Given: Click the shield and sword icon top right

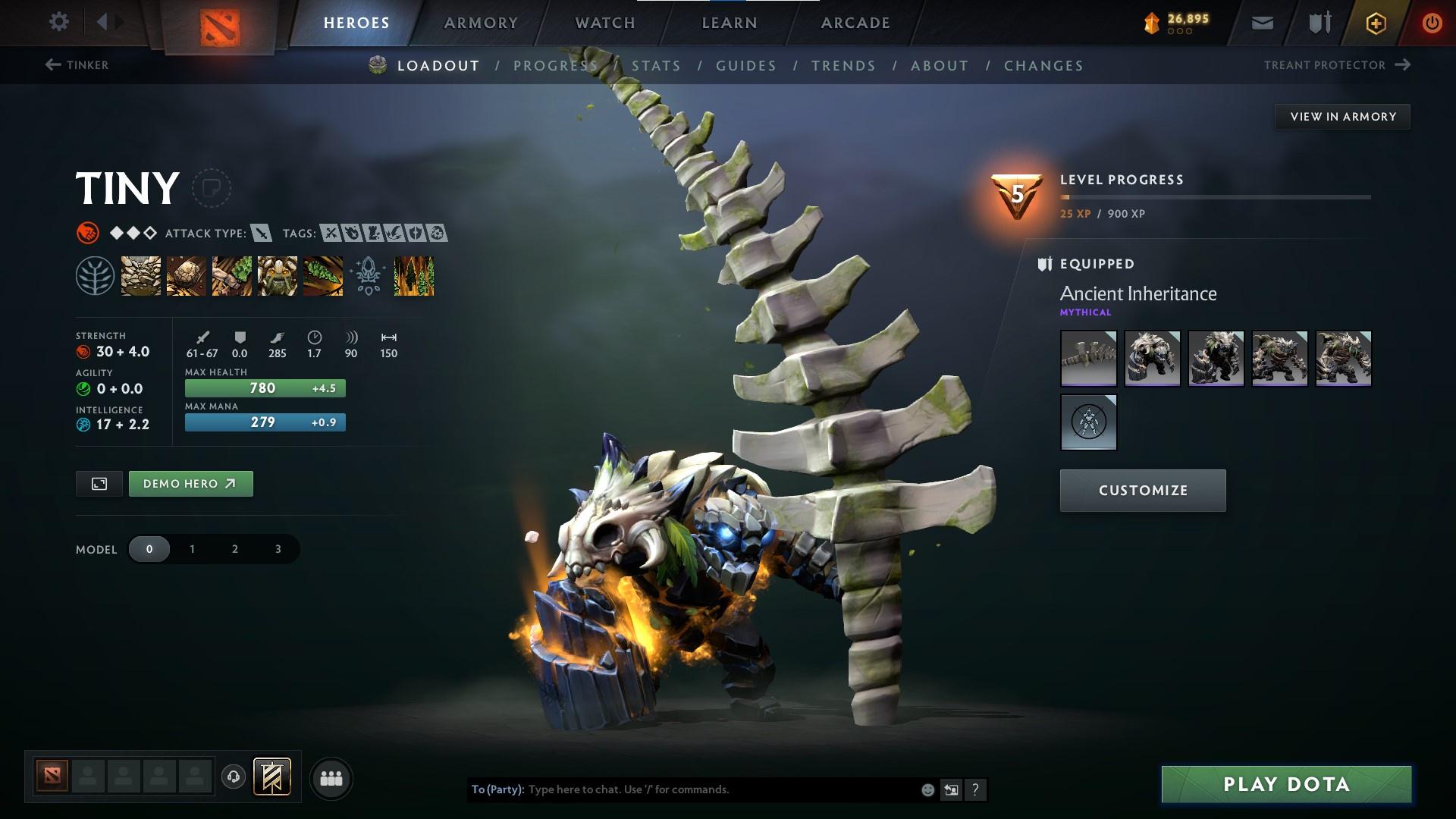Looking at the screenshot, I should (1318, 22).
